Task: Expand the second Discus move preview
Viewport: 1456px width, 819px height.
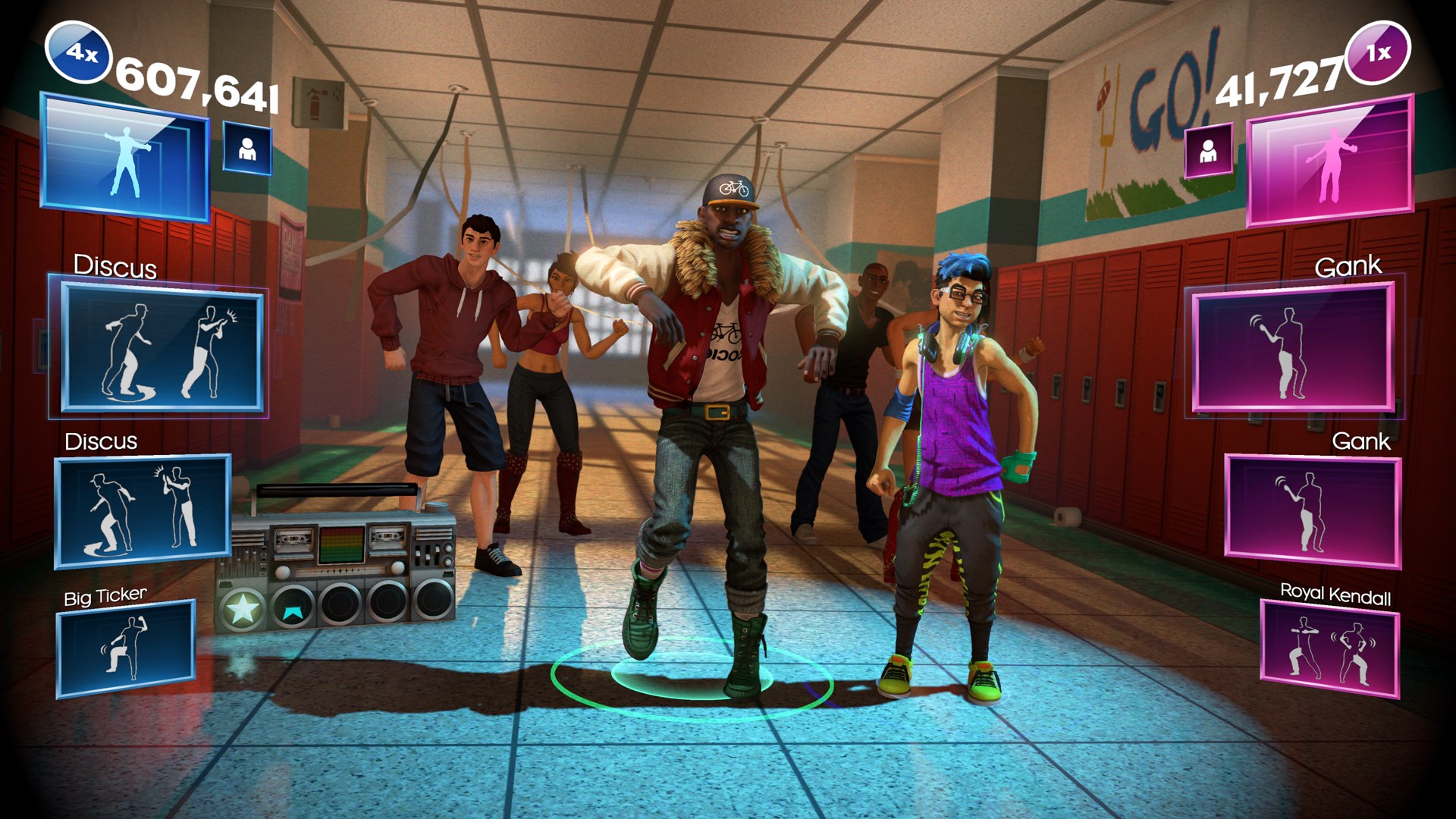Action: (141, 512)
